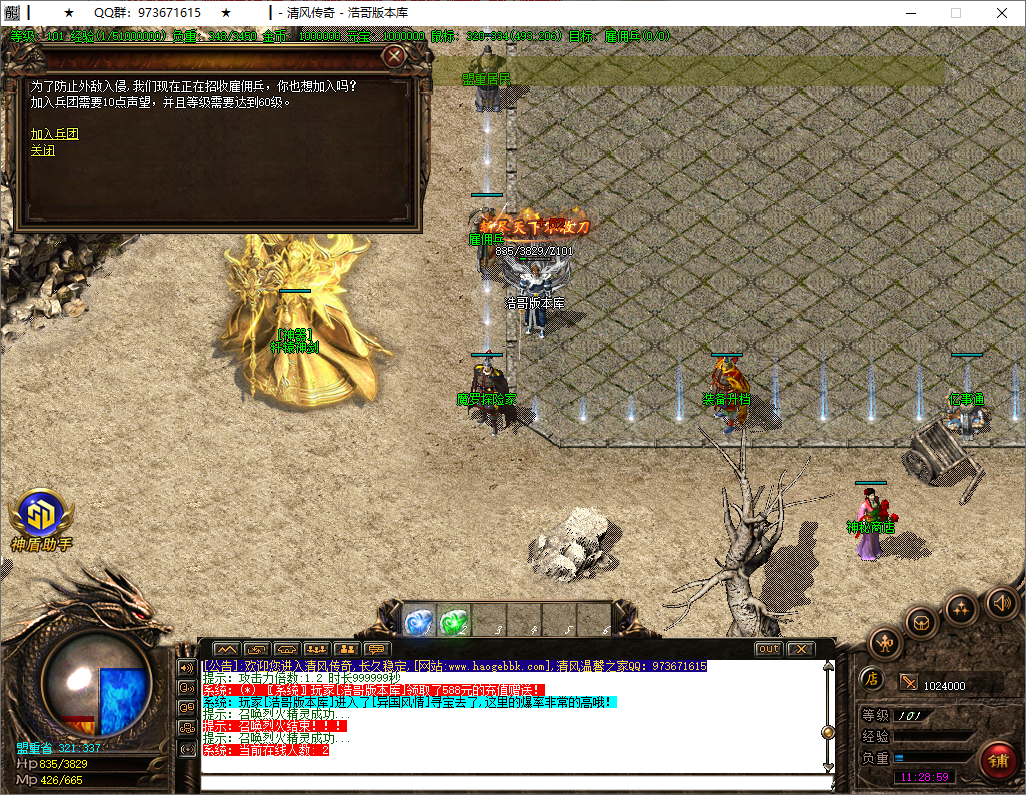Minimize the game window

(910, 13)
